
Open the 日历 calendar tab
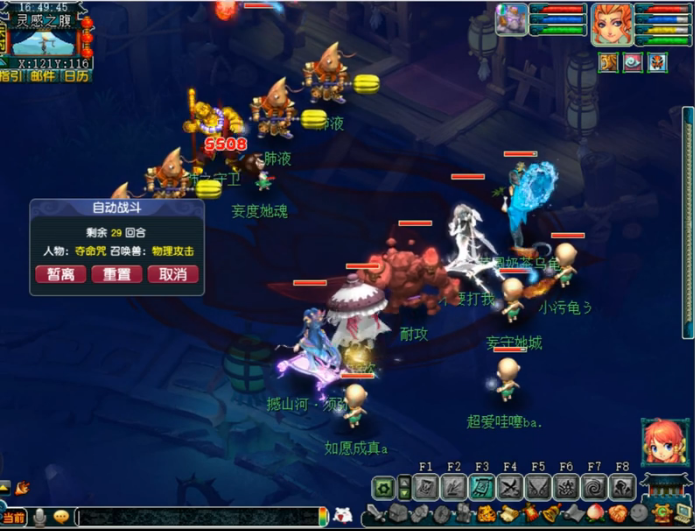tap(75, 76)
